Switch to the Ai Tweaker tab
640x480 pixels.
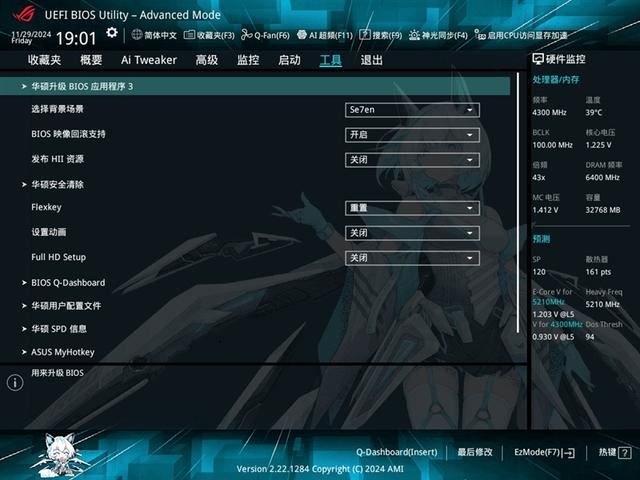click(149, 60)
